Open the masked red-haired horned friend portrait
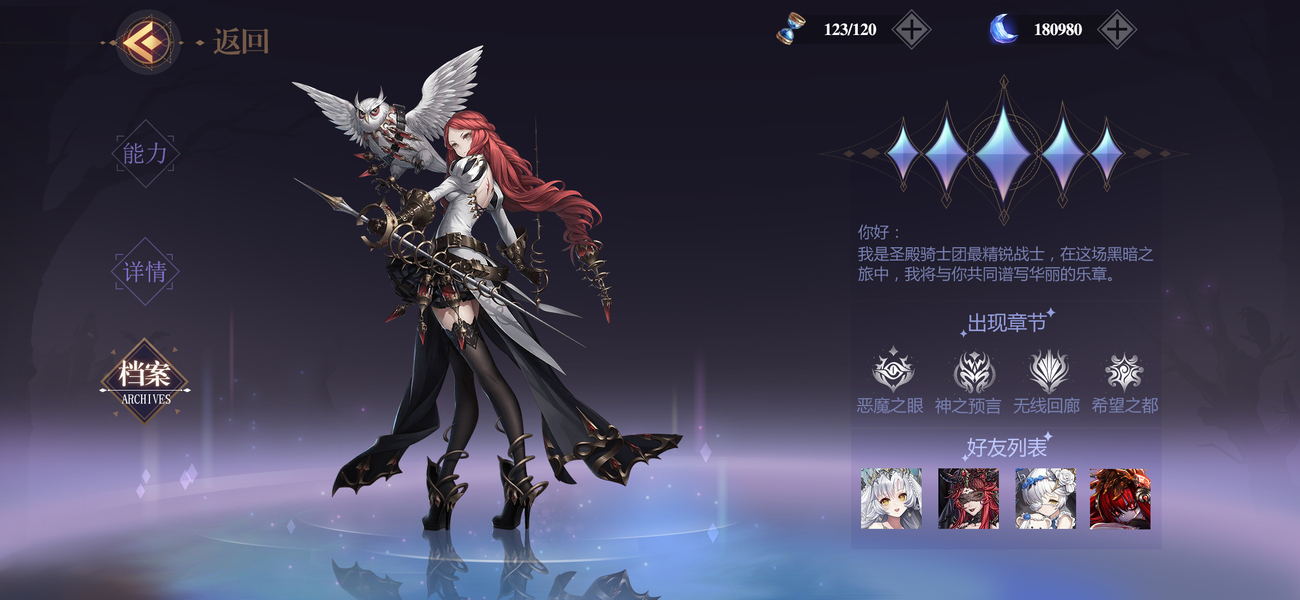Viewport: 1300px width, 600px height. [968, 498]
